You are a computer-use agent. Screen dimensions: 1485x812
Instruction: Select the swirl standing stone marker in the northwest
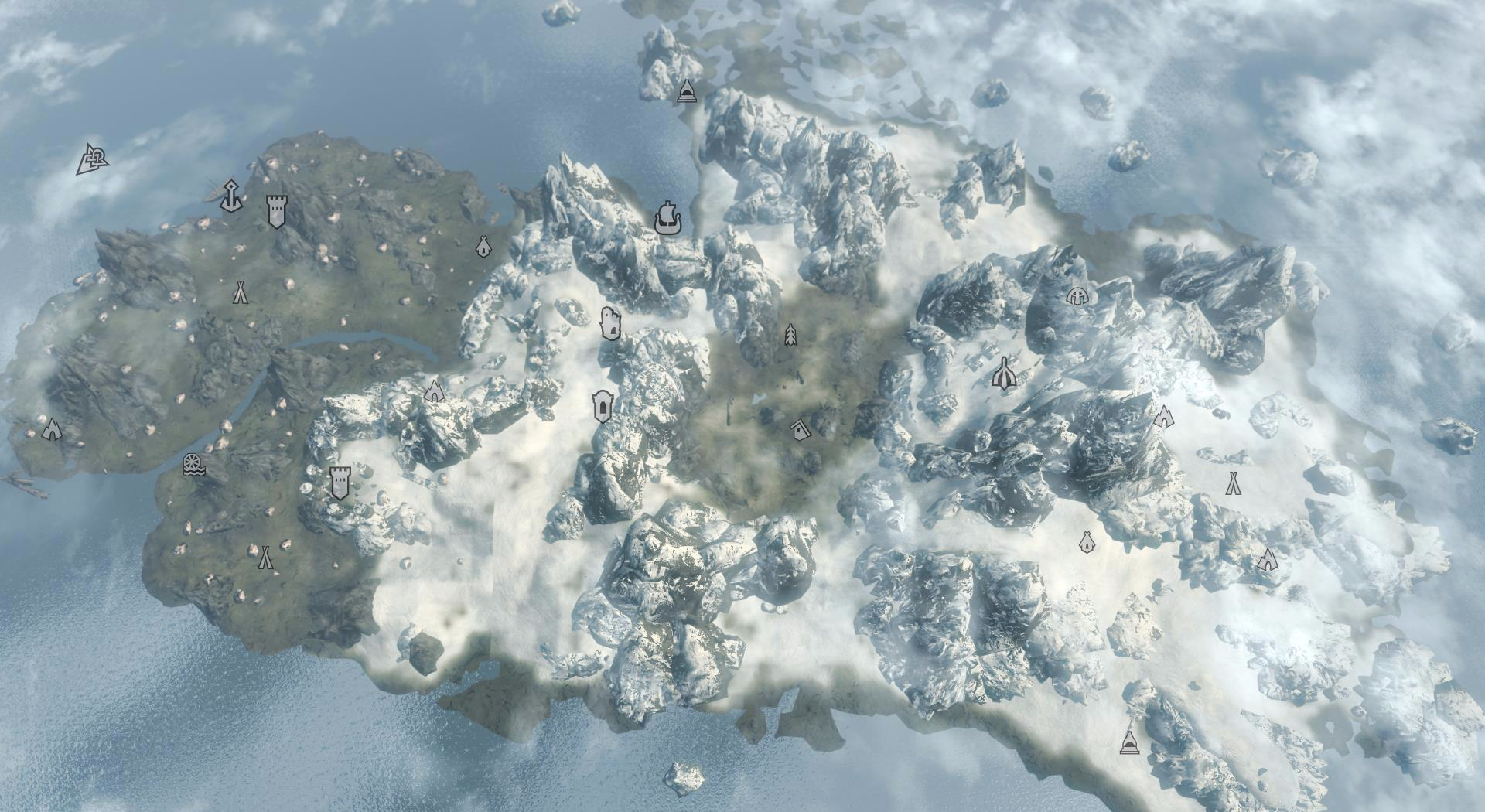point(95,160)
